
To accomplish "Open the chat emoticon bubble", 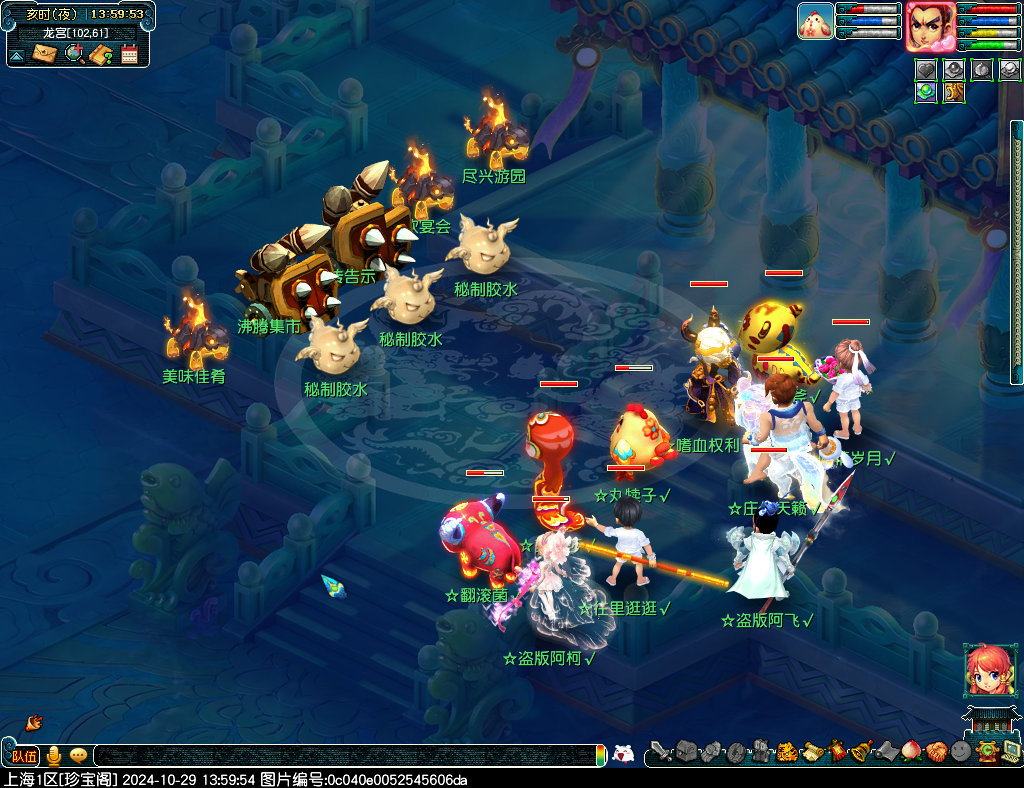I will click(78, 756).
